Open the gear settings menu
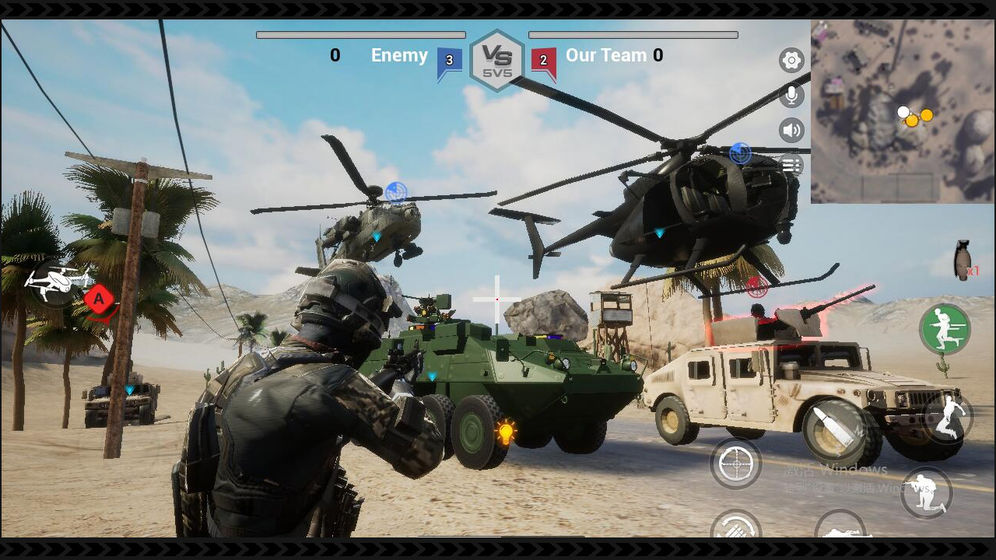996x560 pixels. point(792,61)
